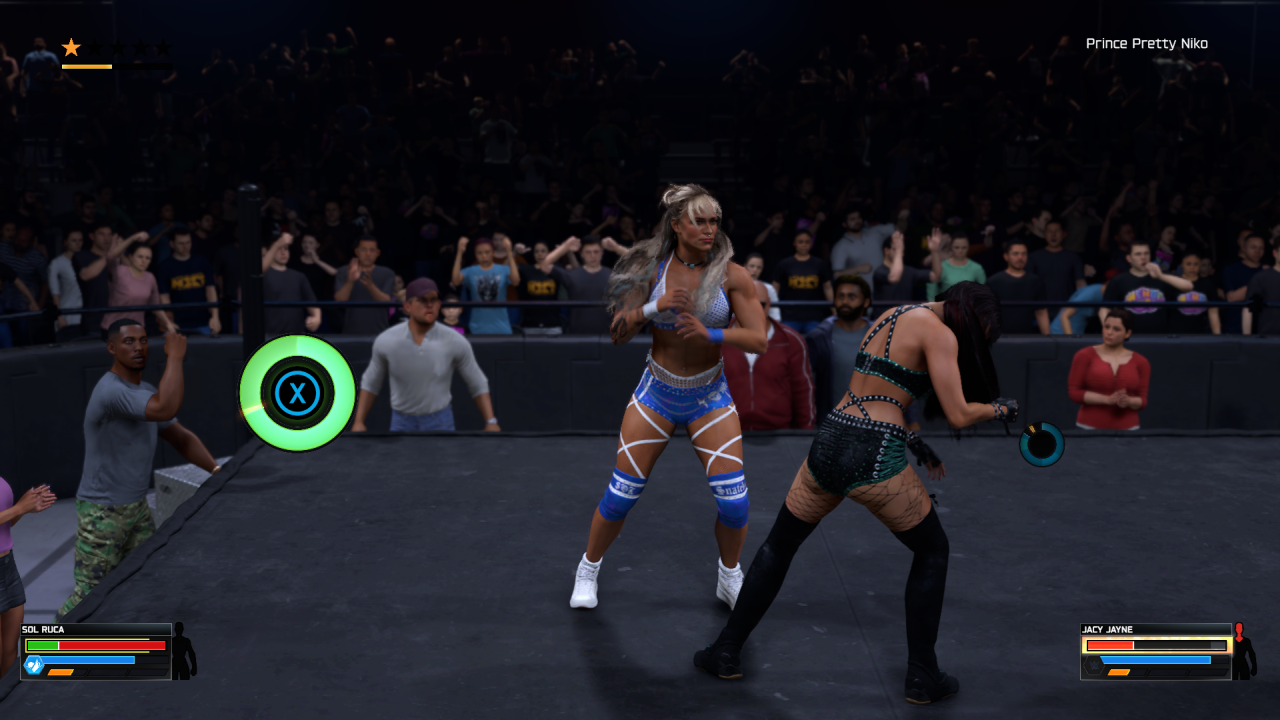
Task: Click Sol Ruca's blue payback icon
Action: coord(34,665)
